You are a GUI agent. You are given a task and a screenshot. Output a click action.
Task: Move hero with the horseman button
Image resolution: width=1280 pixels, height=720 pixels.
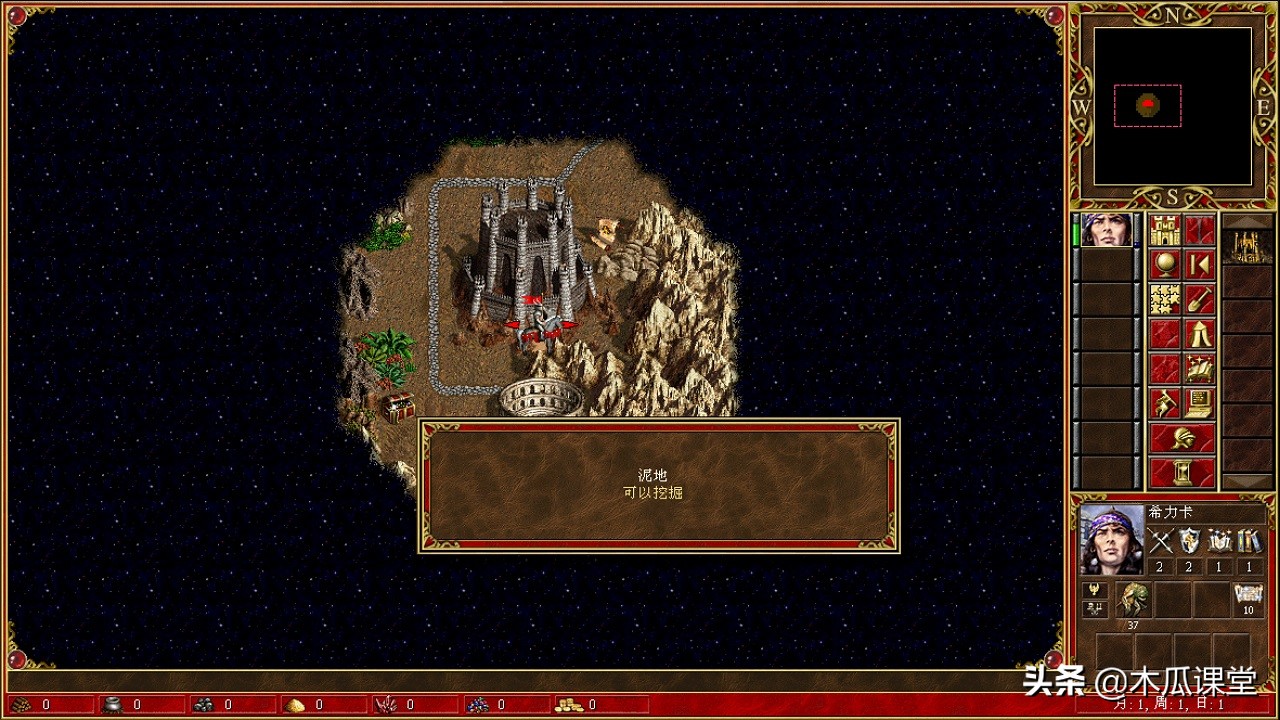tap(1165, 403)
